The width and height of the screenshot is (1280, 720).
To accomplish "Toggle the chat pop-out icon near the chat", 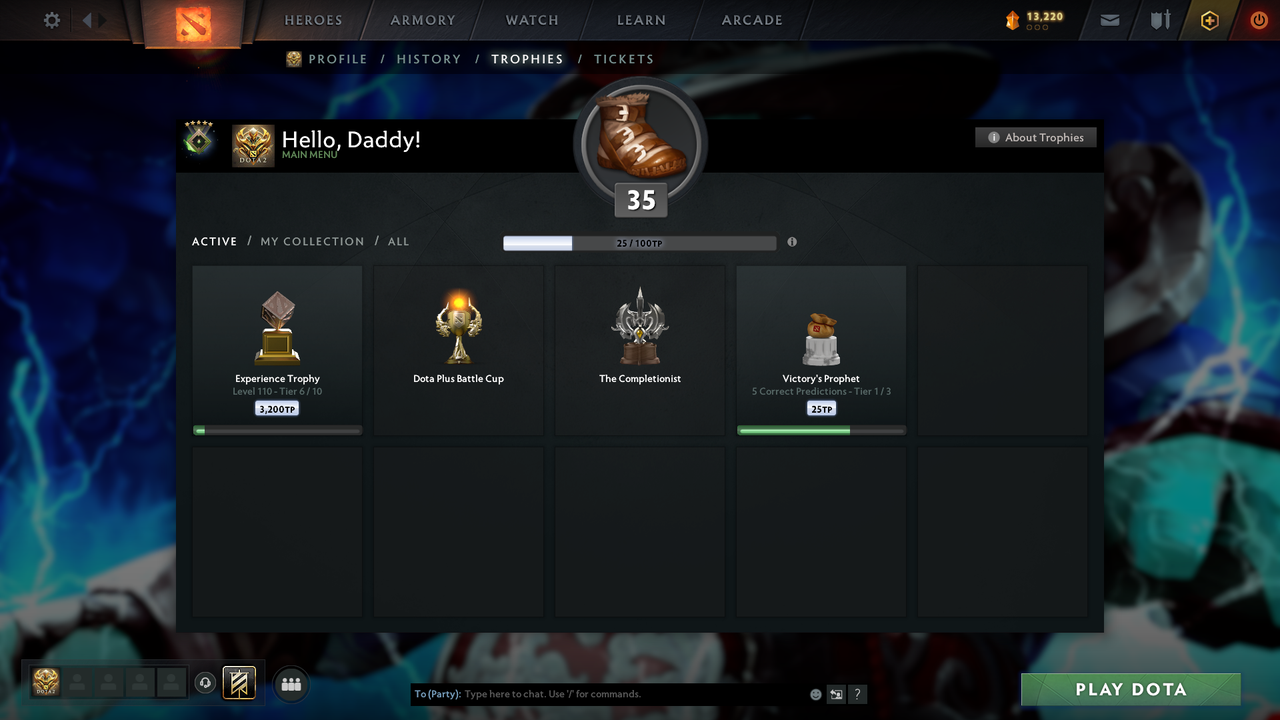I will tap(836, 693).
